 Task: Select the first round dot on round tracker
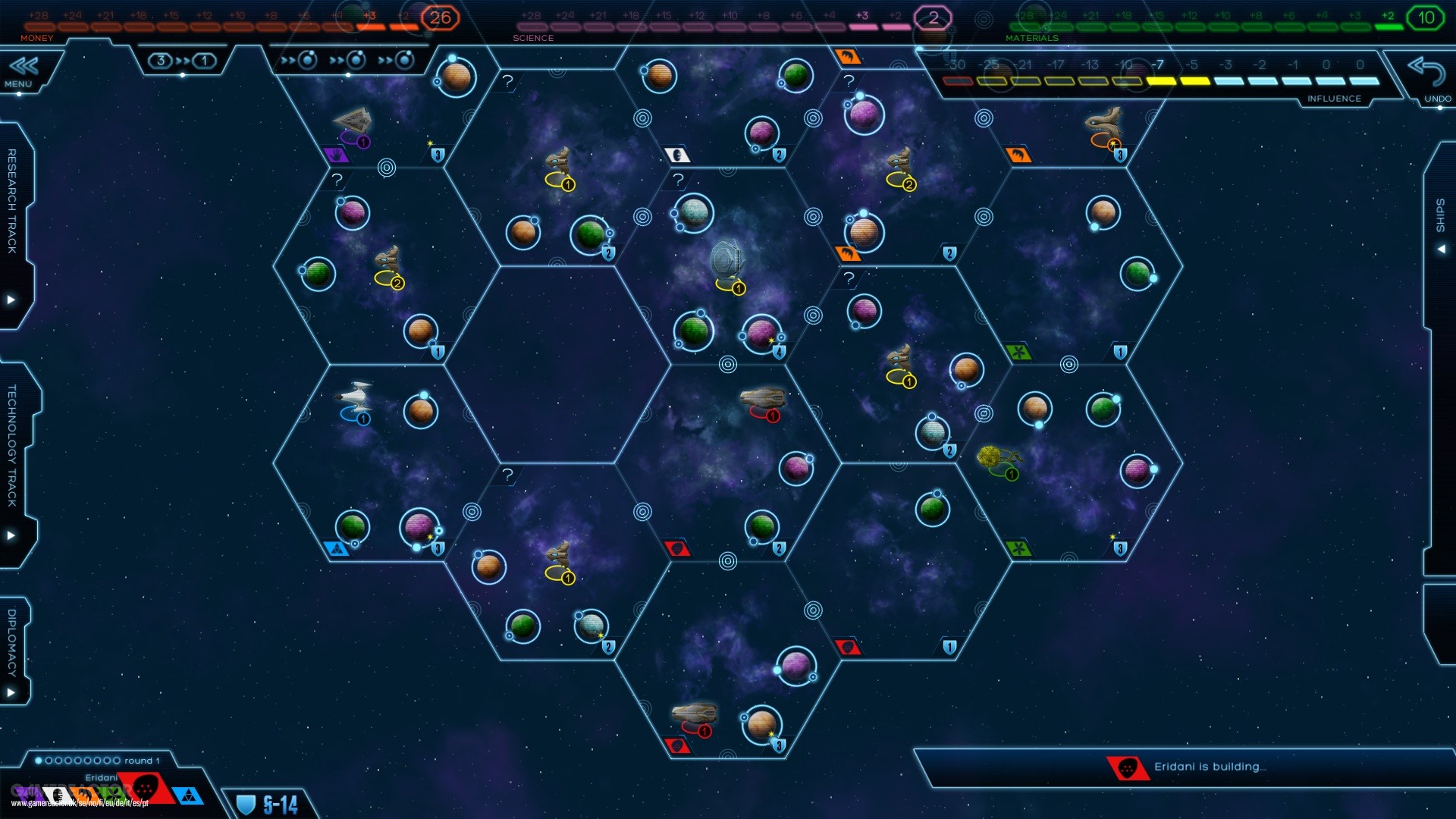point(39,758)
